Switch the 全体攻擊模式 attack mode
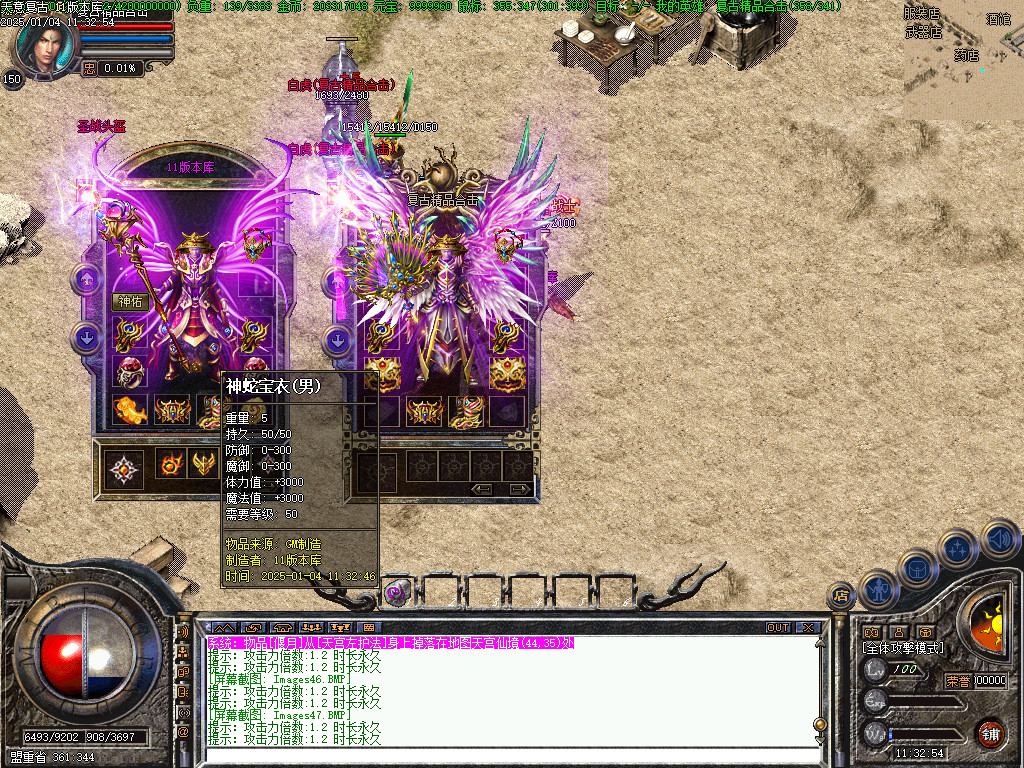1024x768 pixels. (x=902, y=648)
